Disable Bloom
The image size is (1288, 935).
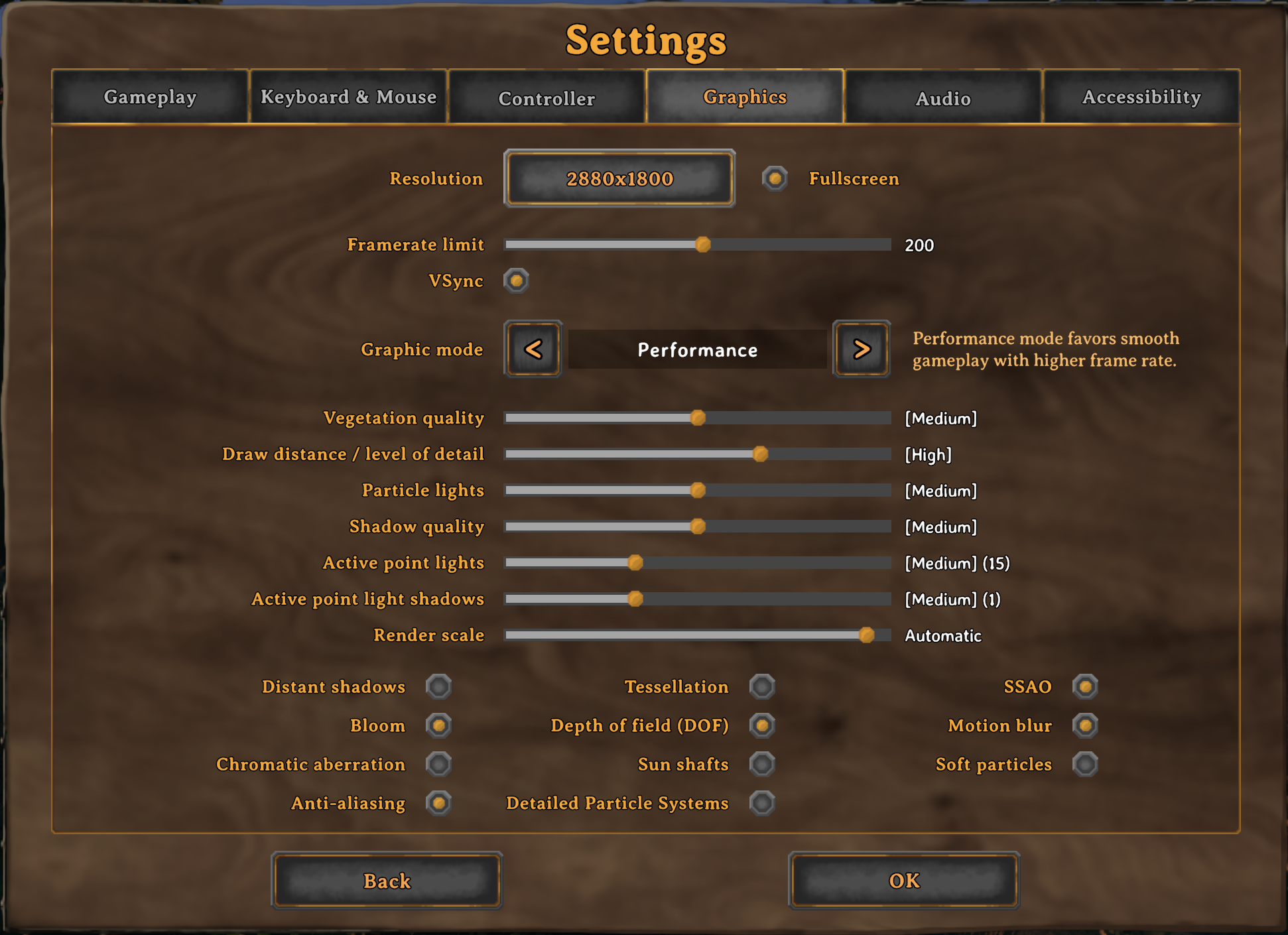click(439, 725)
